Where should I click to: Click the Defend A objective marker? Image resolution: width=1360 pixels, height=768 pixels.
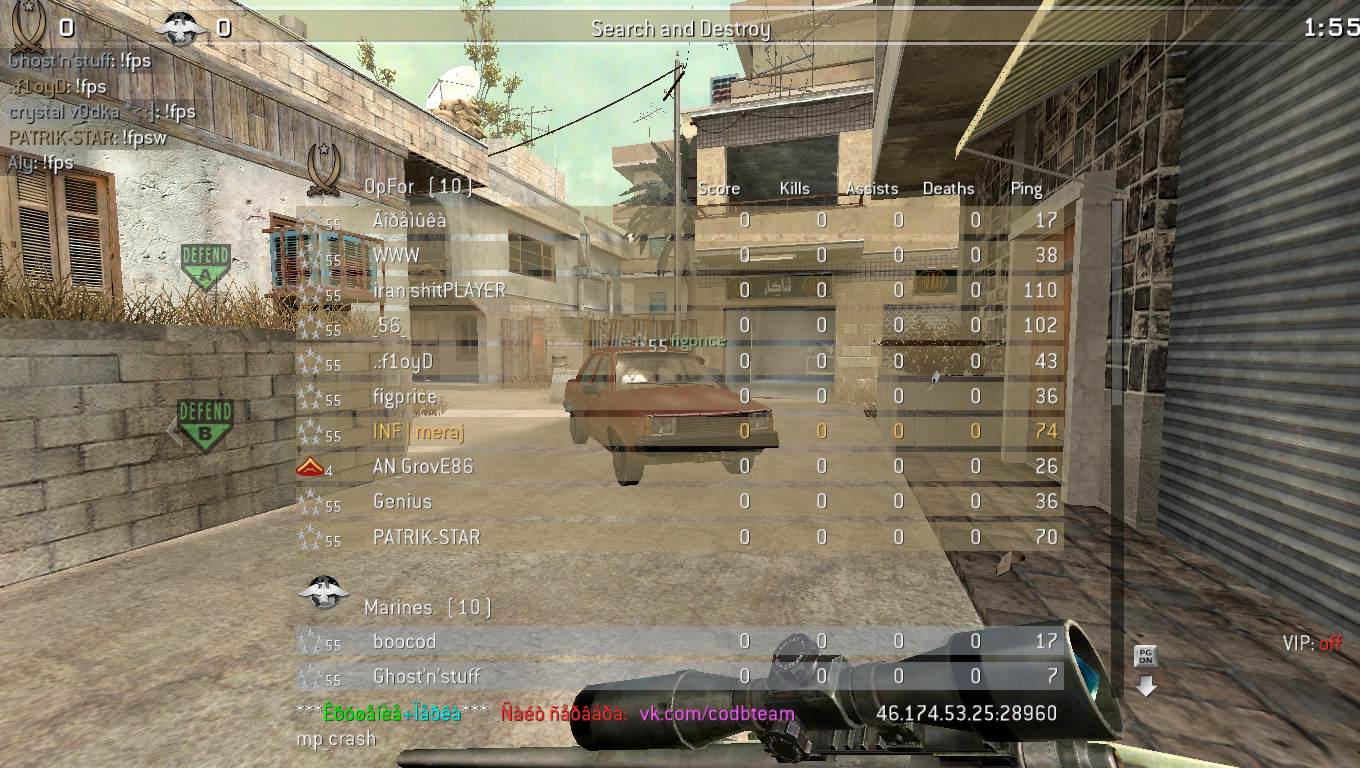click(205, 266)
